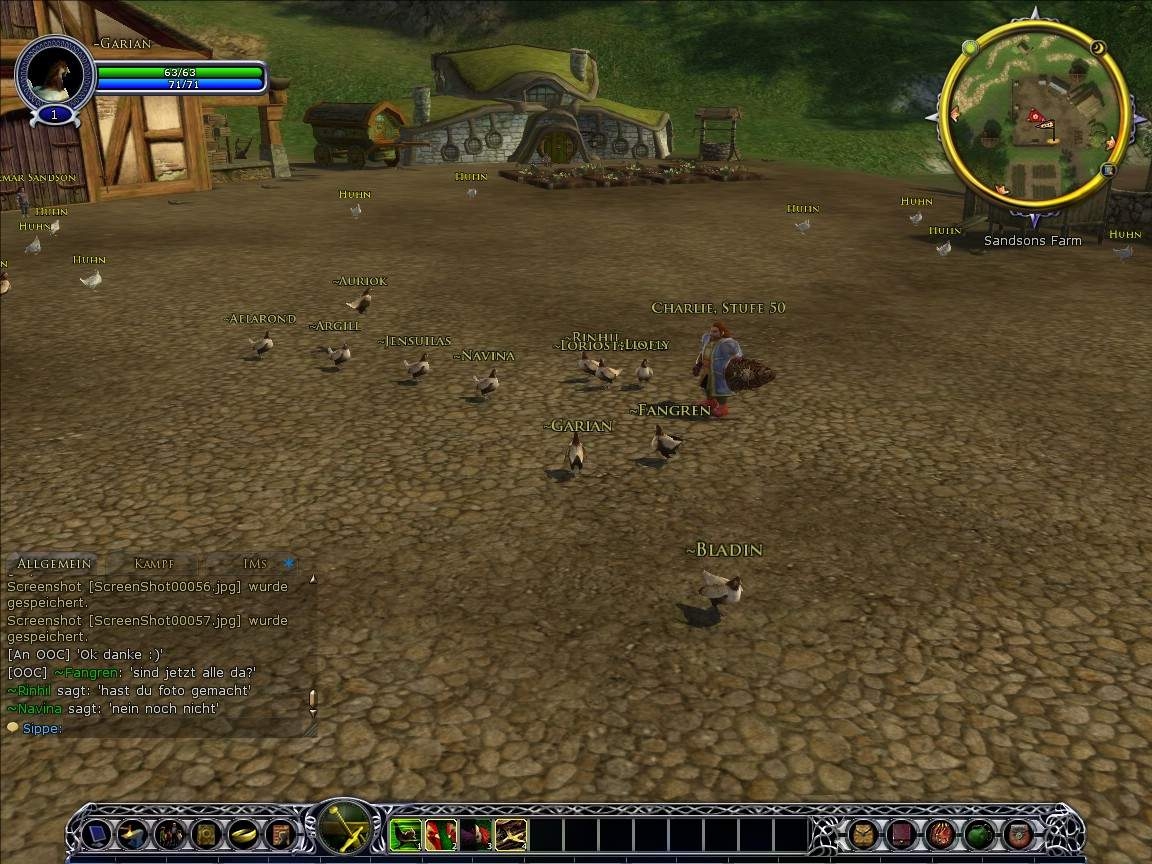Click the red flame hand icon
The image size is (1152, 864).
coord(940,834)
